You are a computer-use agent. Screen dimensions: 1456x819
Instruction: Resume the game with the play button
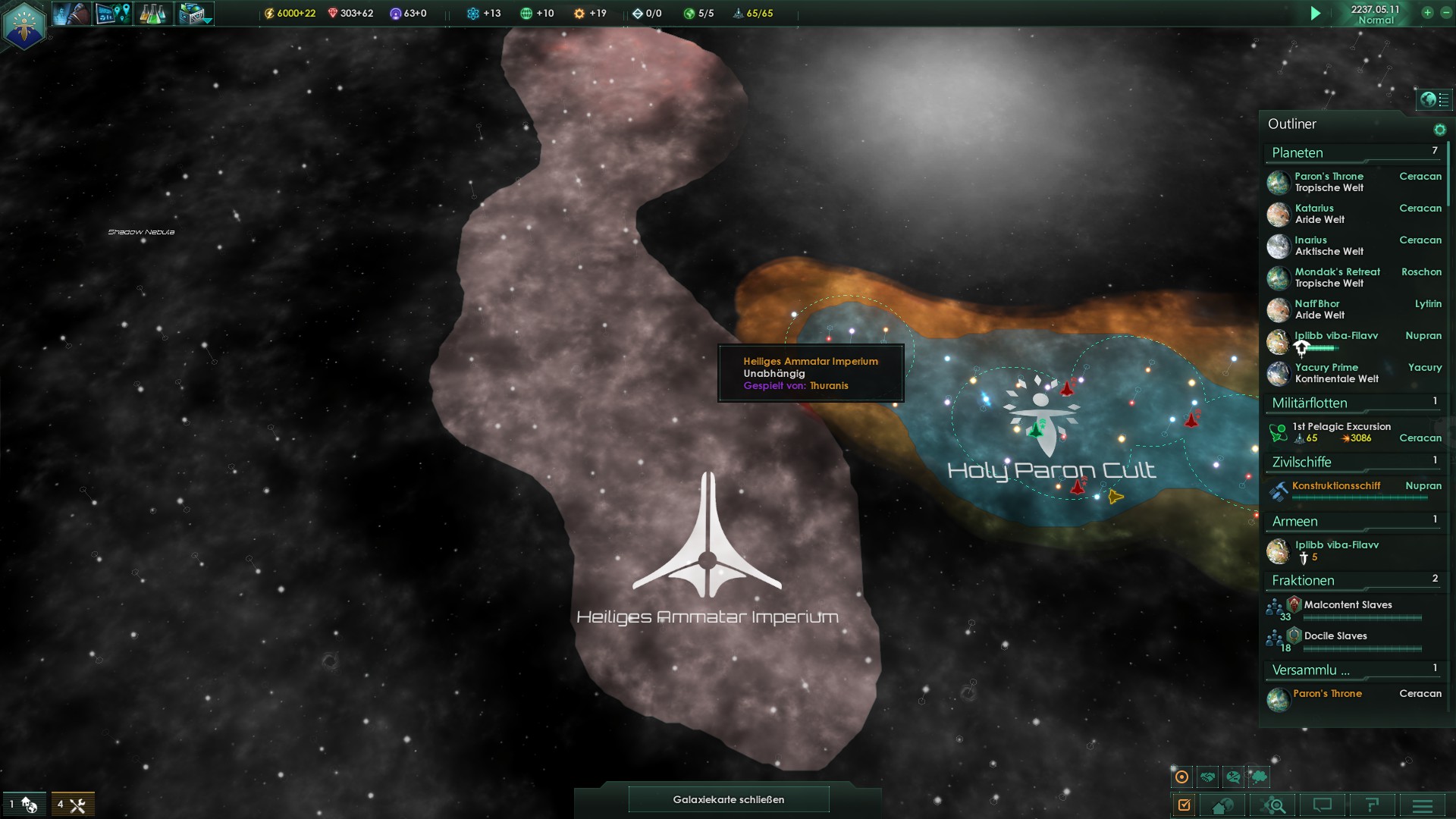(1316, 14)
